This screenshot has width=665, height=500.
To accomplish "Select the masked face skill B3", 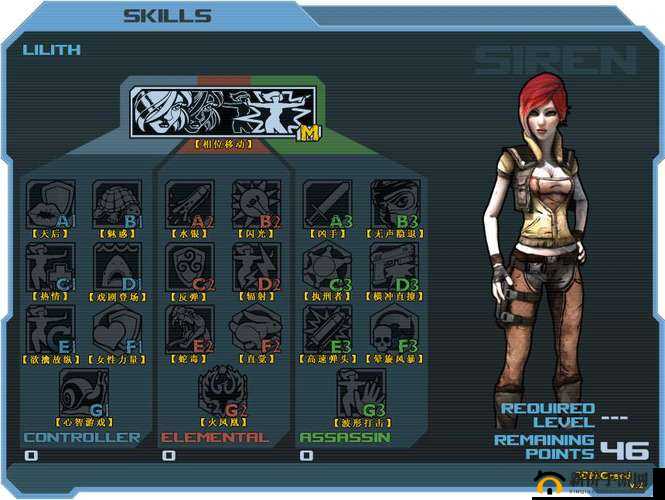I will [395, 203].
